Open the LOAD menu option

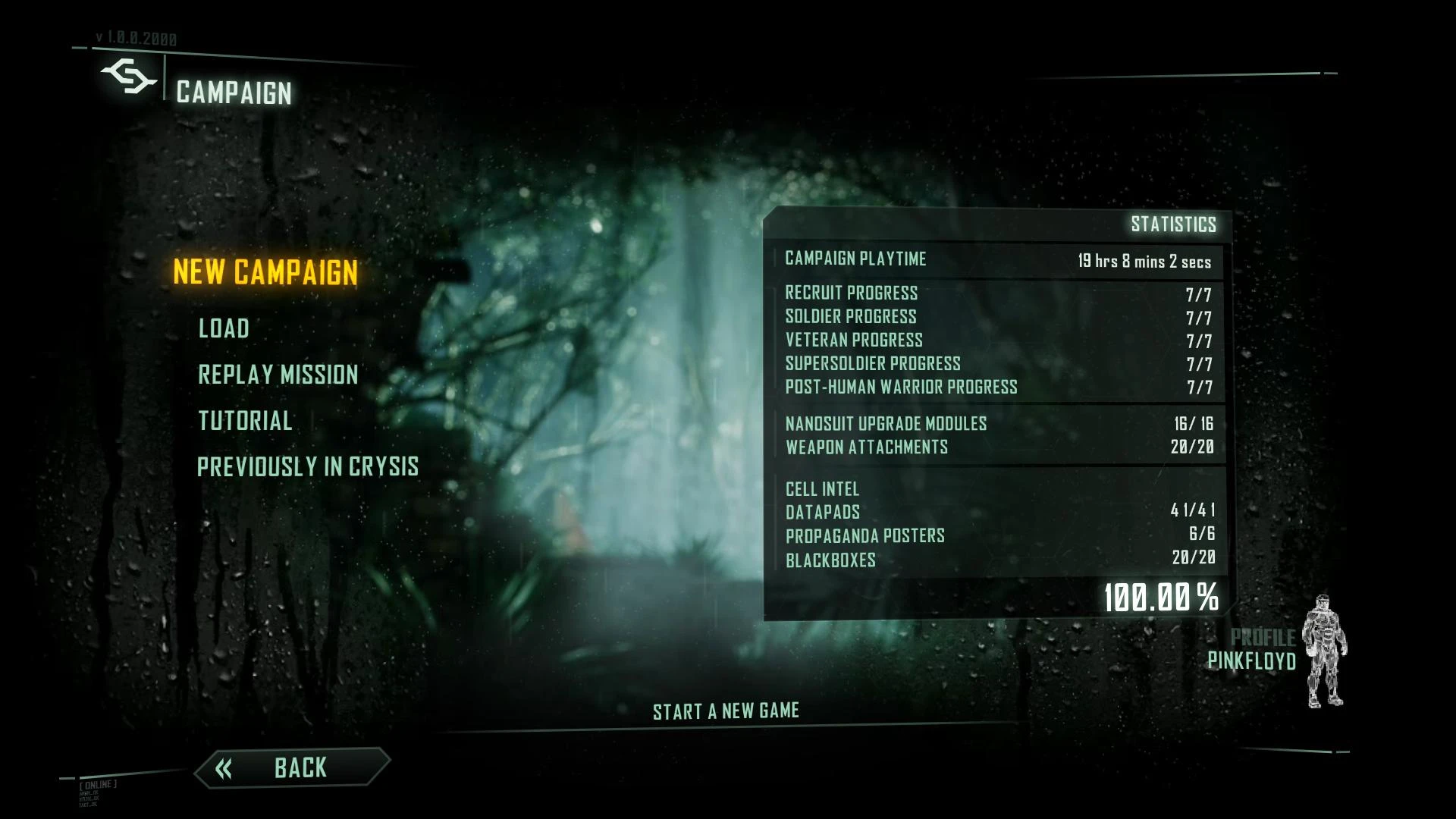tap(222, 328)
